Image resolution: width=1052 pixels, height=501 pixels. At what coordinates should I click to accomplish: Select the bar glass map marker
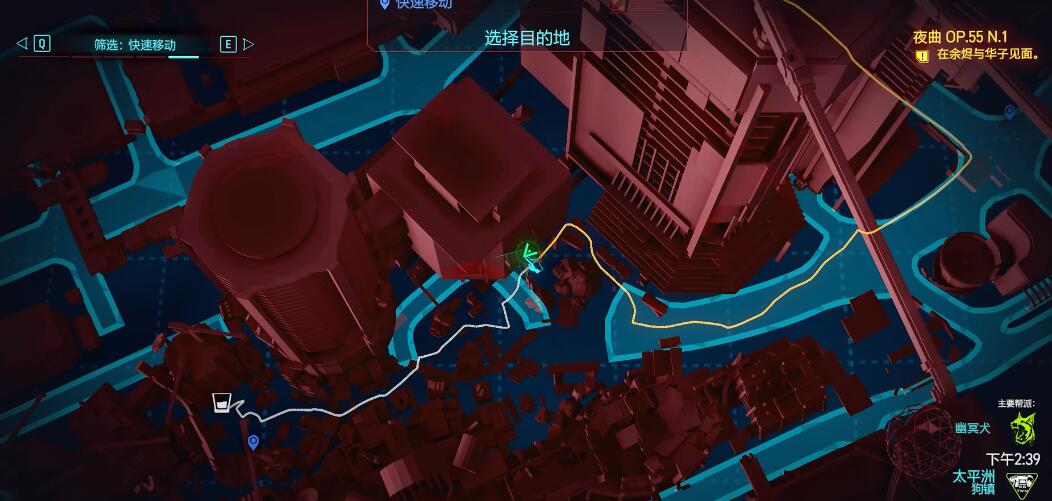click(222, 403)
